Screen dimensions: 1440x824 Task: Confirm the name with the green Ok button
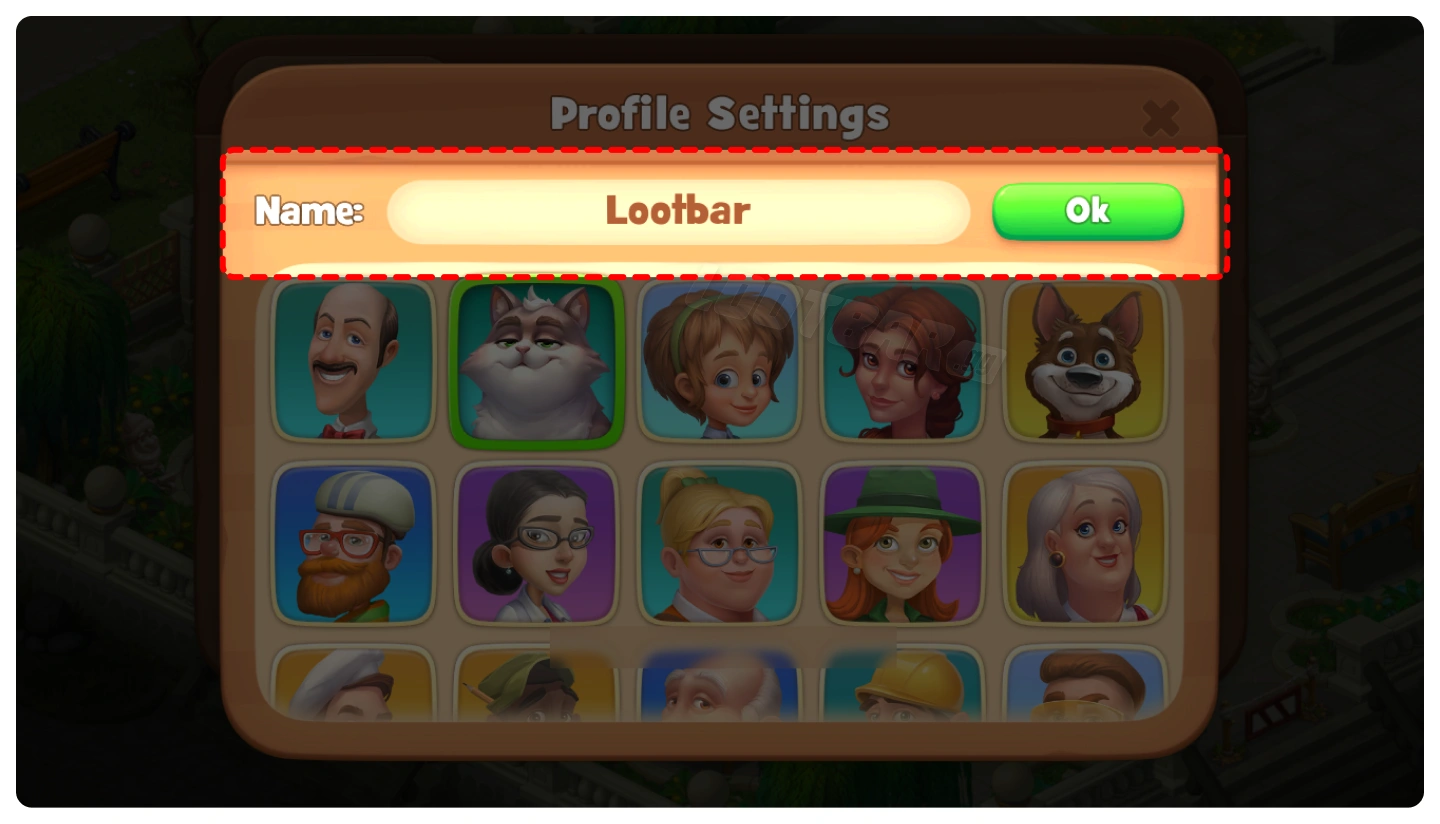click(1087, 211)
